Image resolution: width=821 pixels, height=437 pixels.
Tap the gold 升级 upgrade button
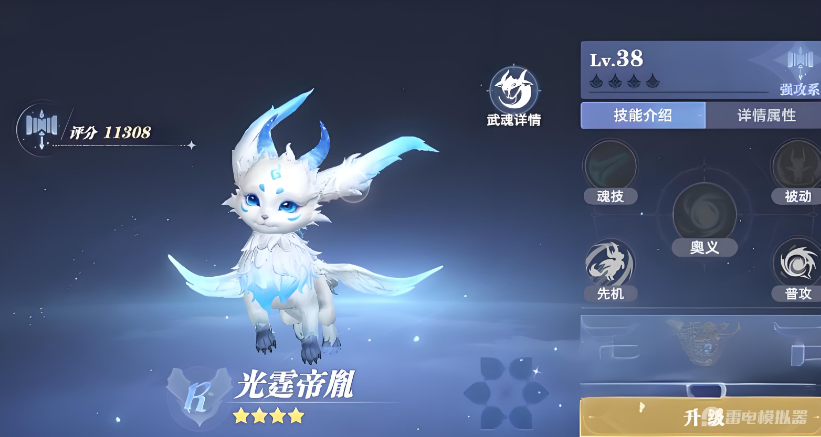[x=700, y=417]
